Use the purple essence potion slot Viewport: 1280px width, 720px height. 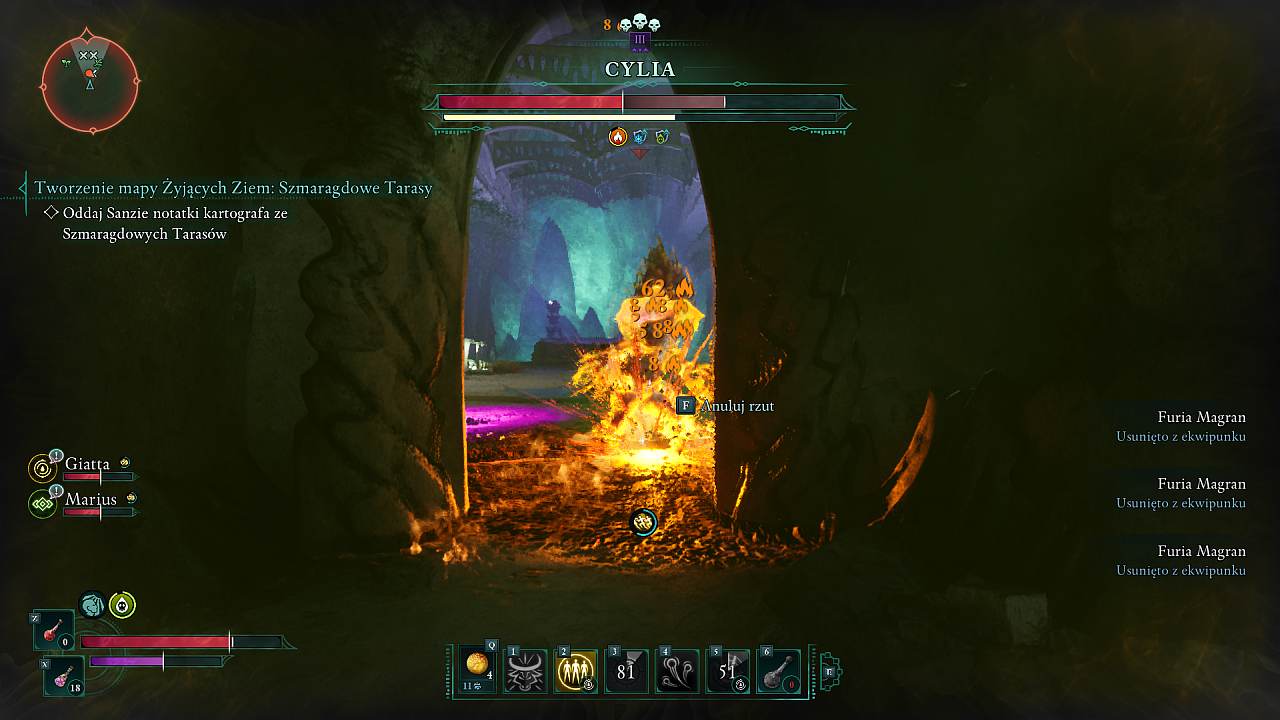click(x=63, y=677)
